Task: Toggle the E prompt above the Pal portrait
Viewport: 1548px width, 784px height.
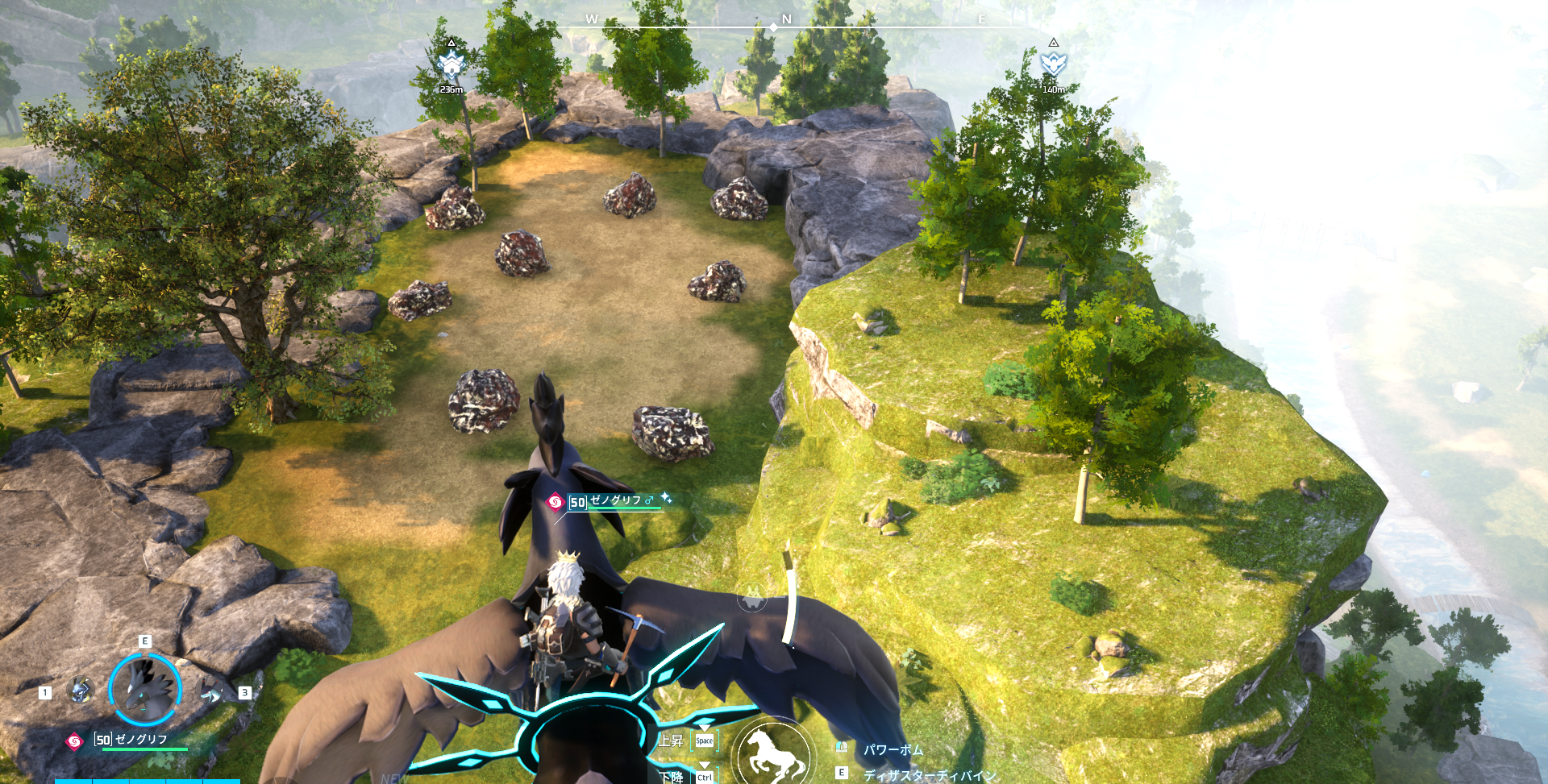Action: tap(145, 641)
